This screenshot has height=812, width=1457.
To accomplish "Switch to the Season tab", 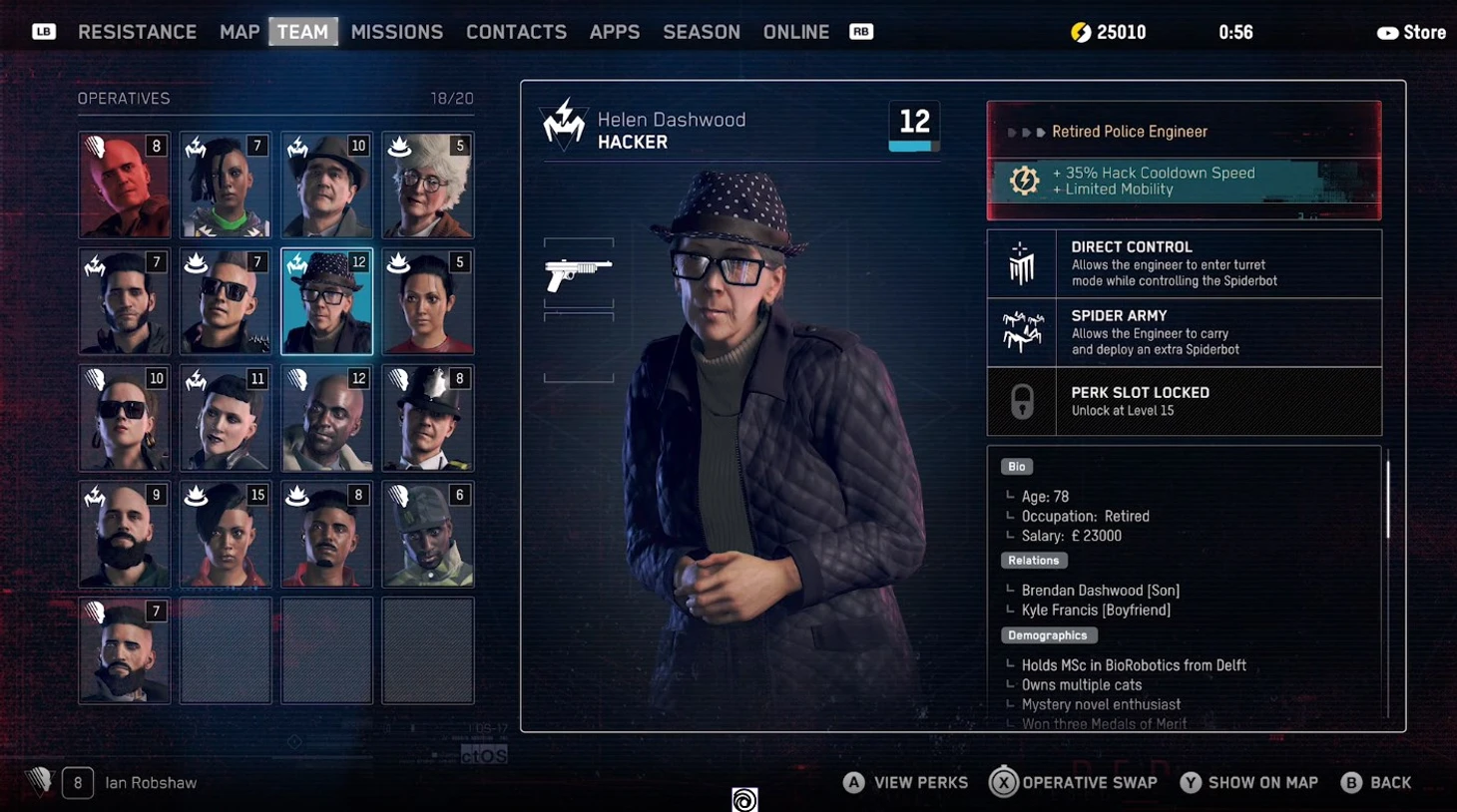I will pos(702,32).
